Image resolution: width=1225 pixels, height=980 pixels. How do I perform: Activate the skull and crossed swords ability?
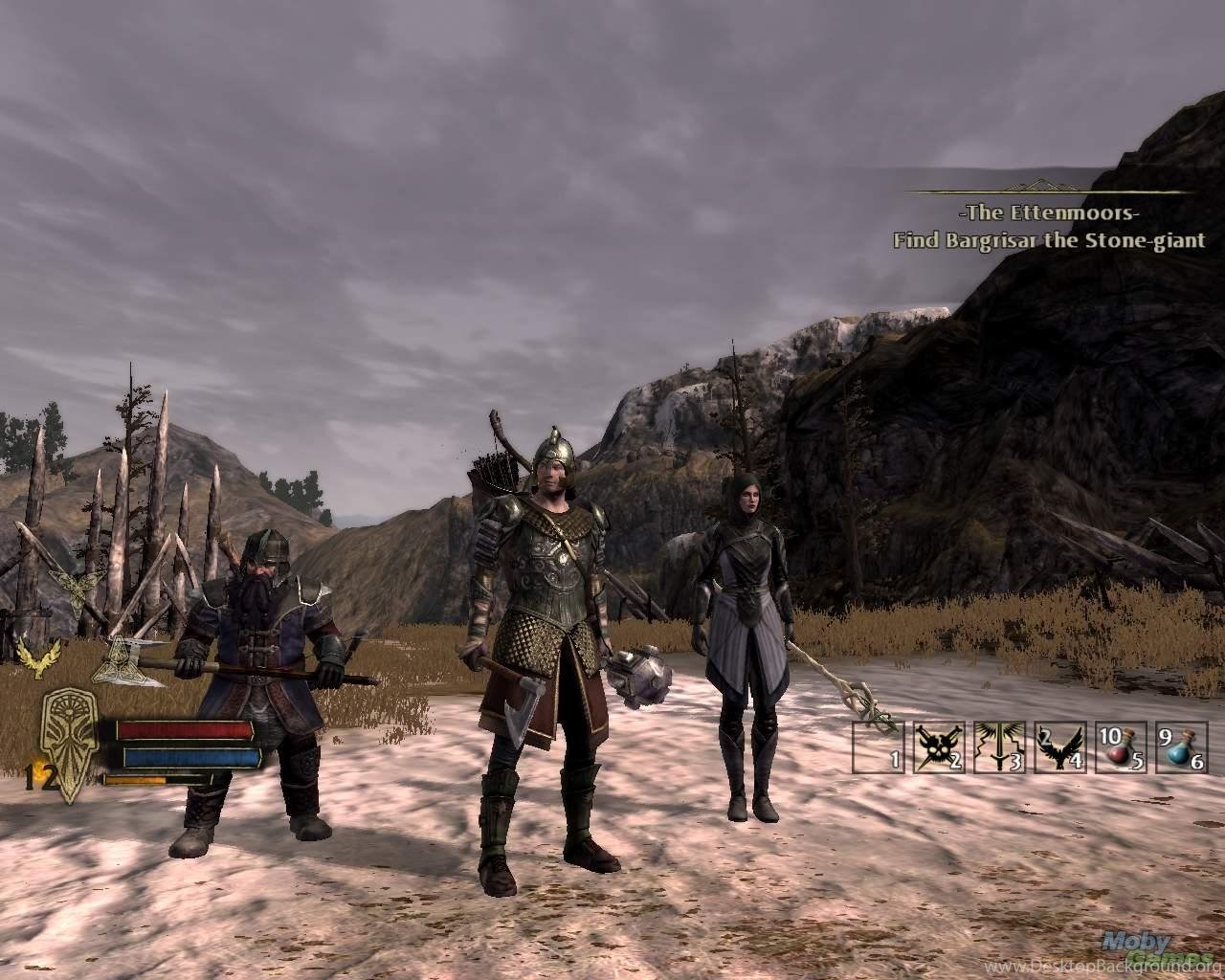coord(938,747)
